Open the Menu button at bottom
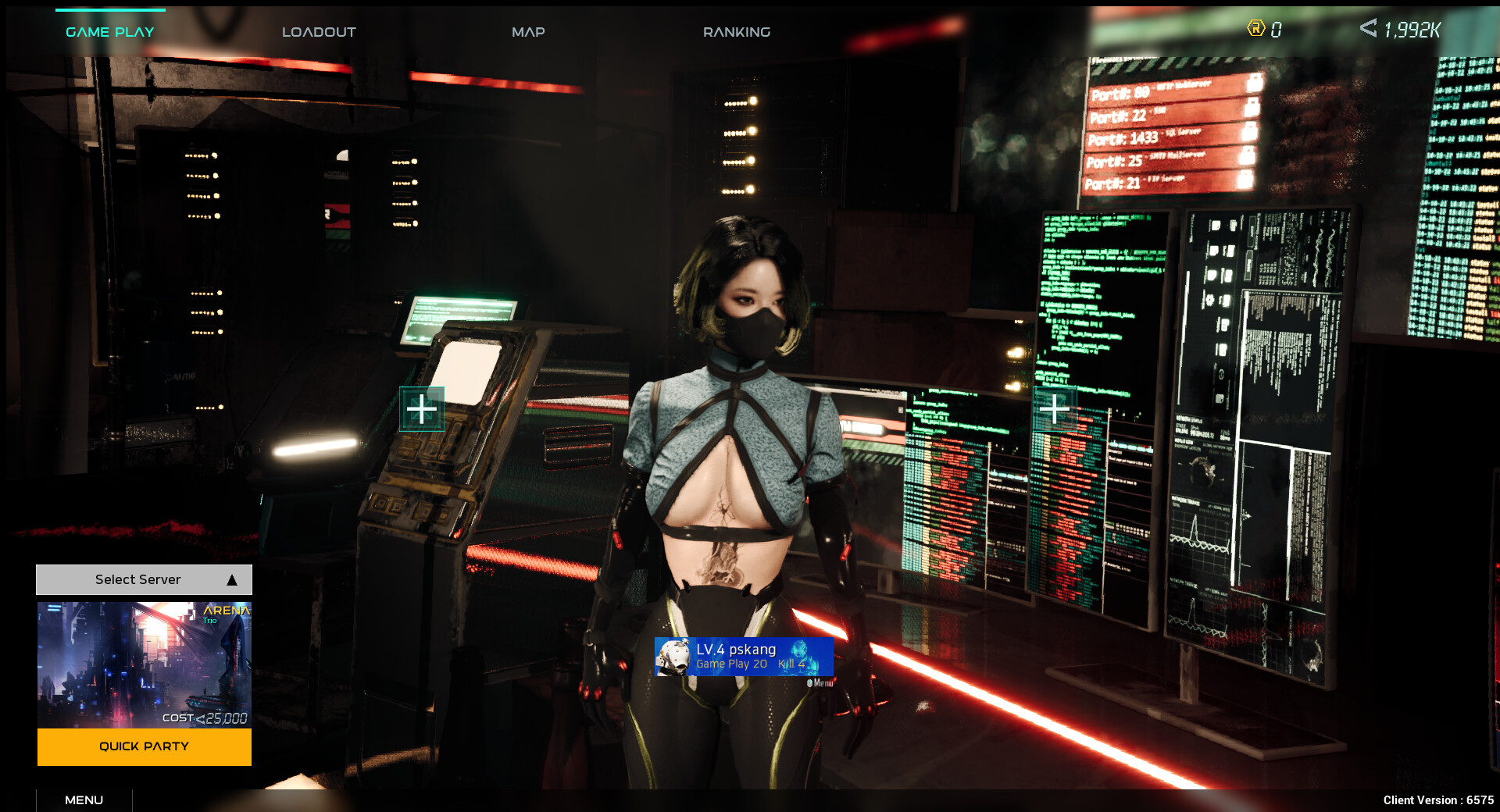The height and width of the screenshot is (812, 1500). [84, 800]
